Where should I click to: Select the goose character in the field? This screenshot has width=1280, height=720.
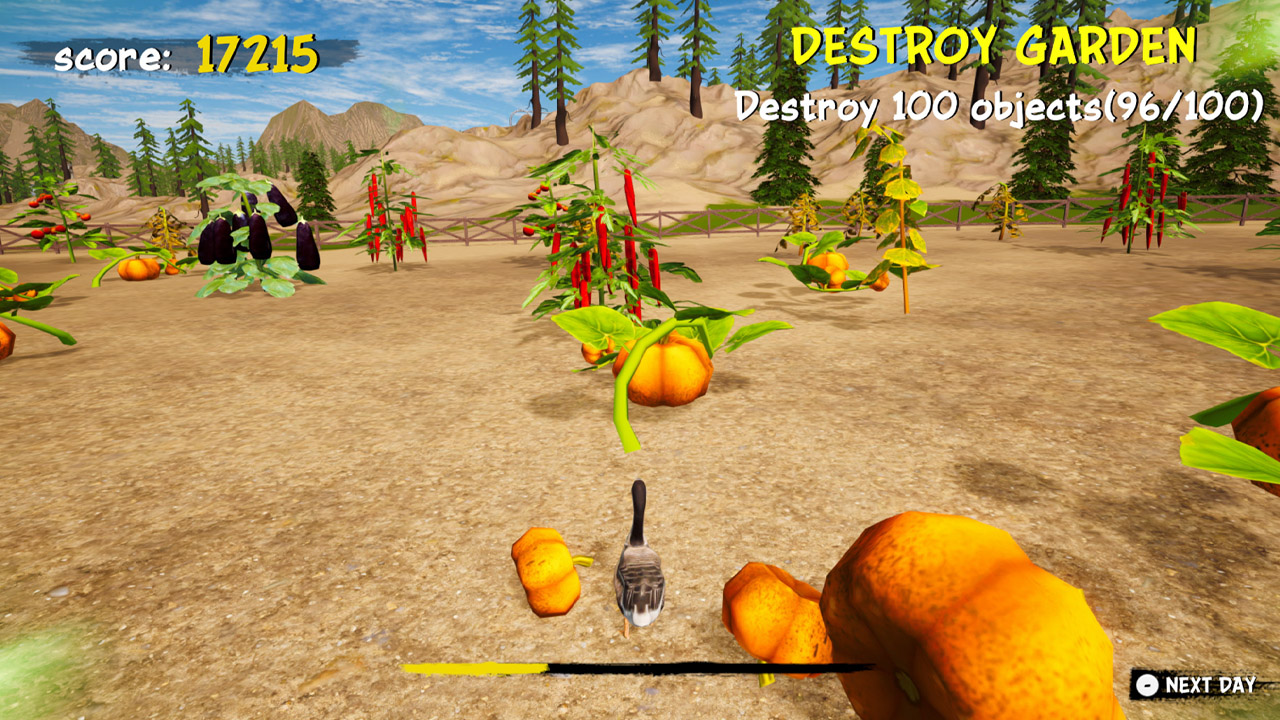coord(641,570)
